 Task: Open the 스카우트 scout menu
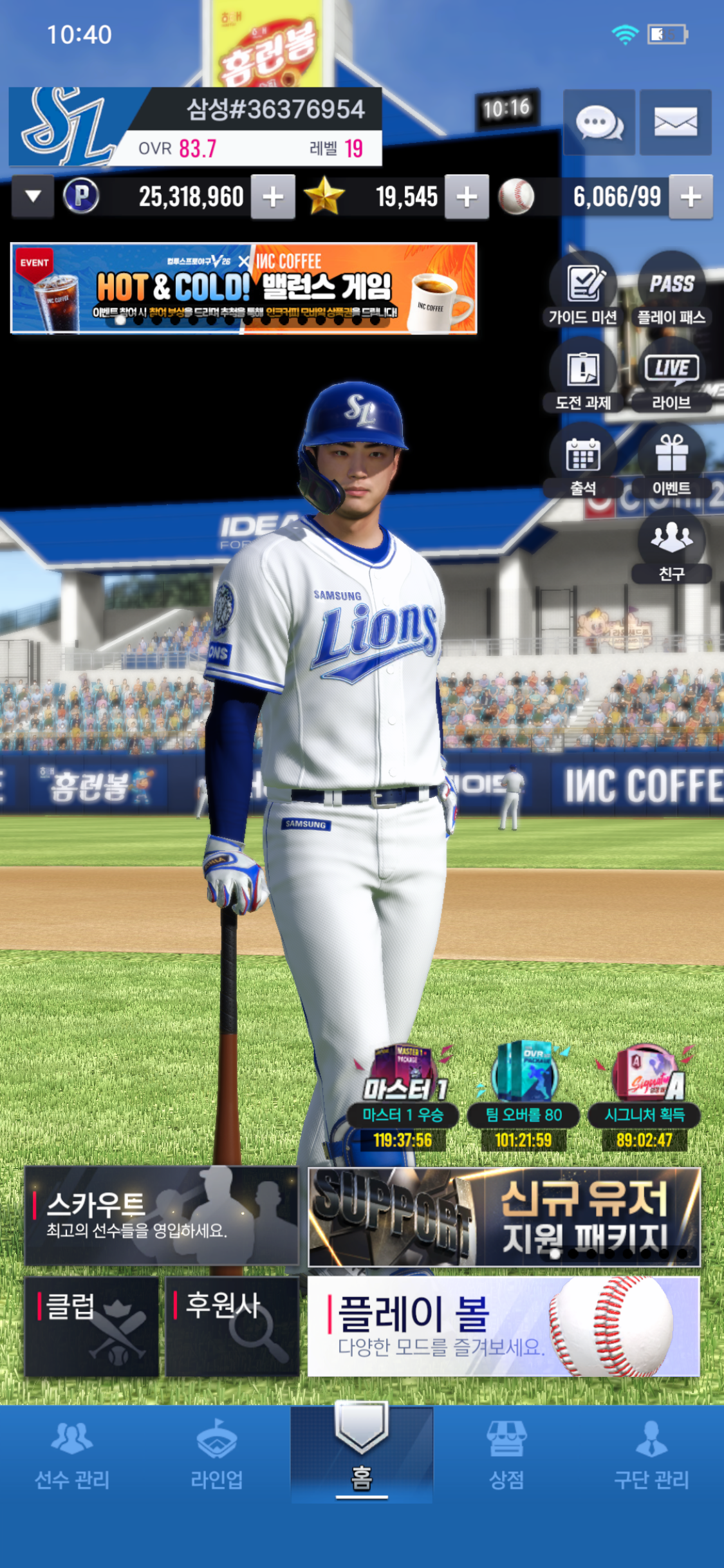(x=161, y=1216)
